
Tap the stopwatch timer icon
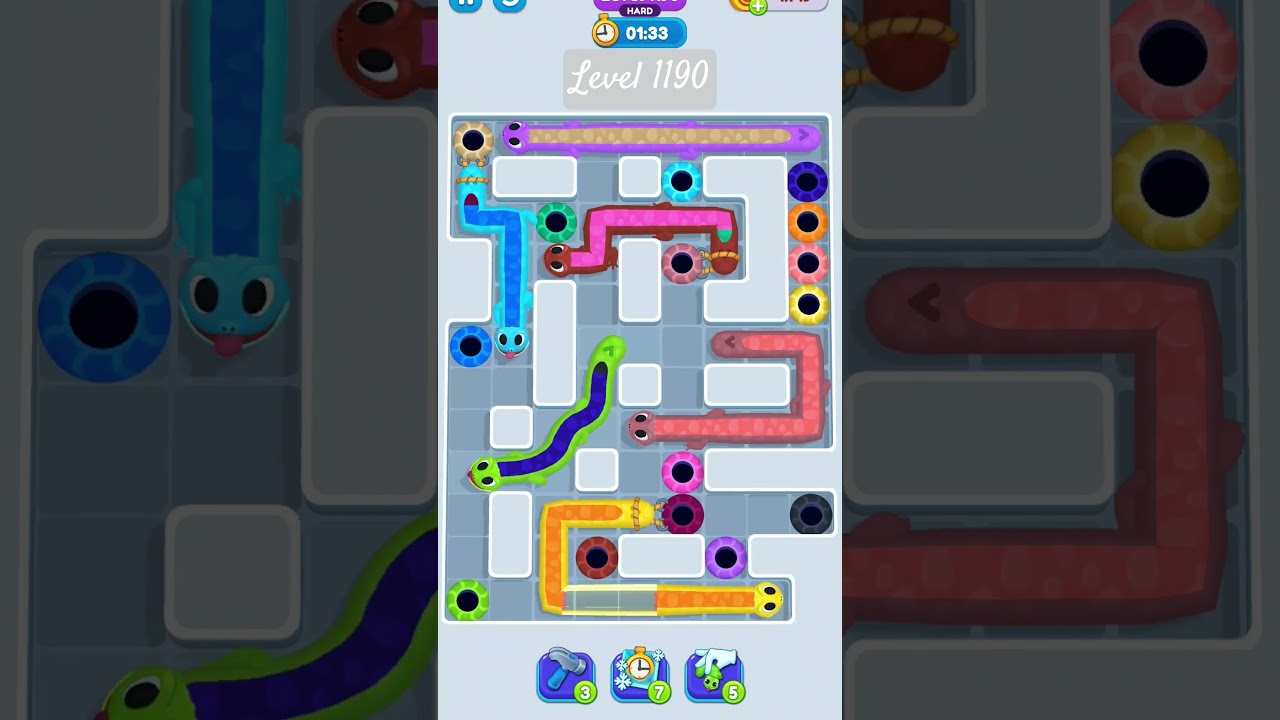607,32
